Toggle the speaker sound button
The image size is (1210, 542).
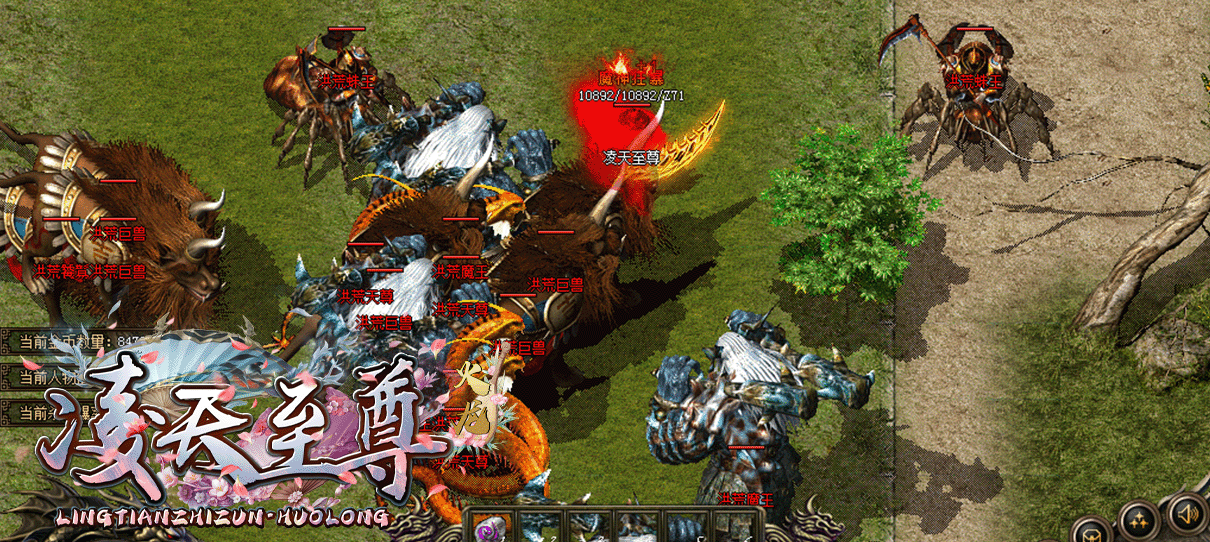point(1187,515)
